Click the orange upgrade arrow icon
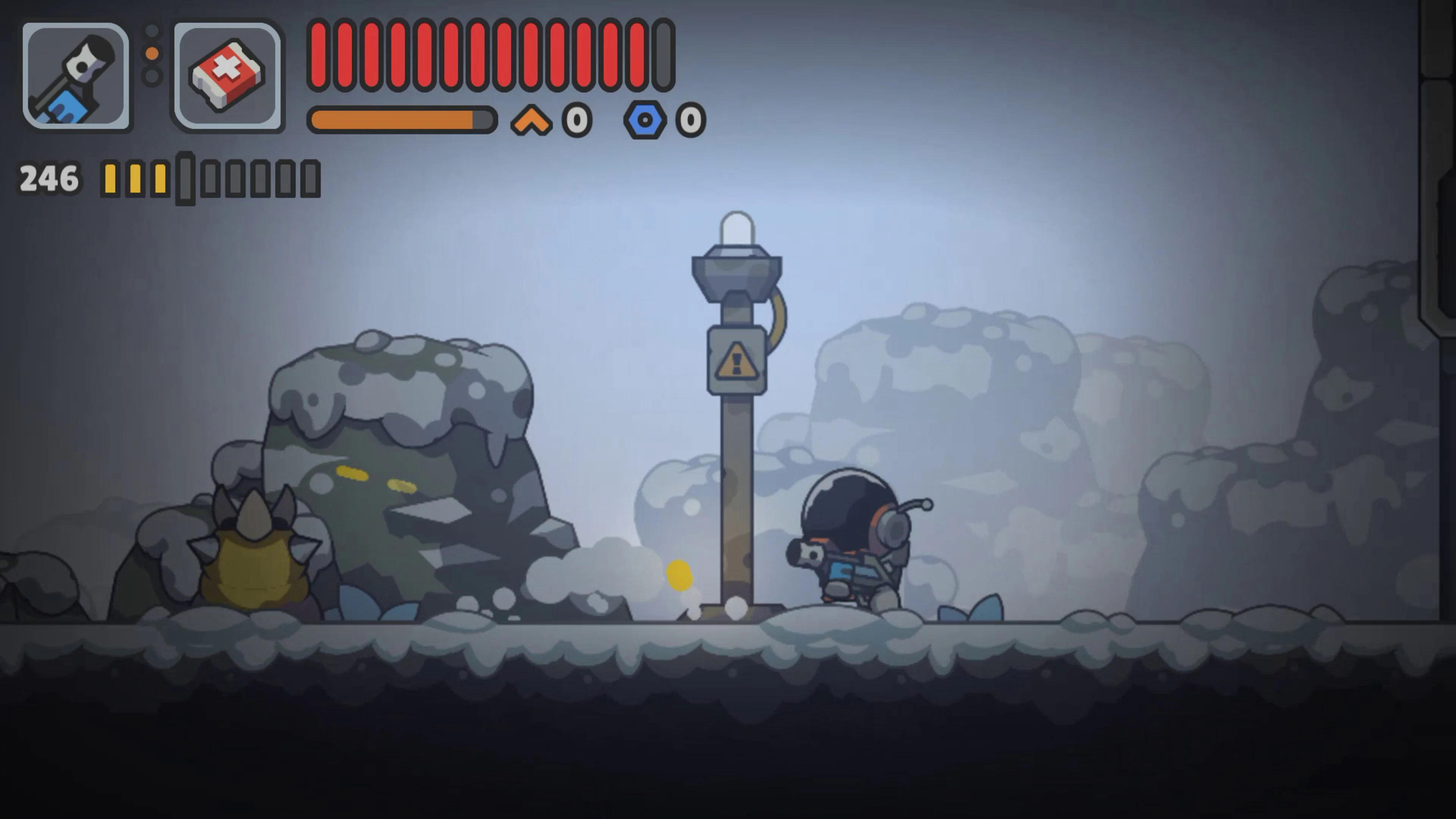 [x=532, y=119]
